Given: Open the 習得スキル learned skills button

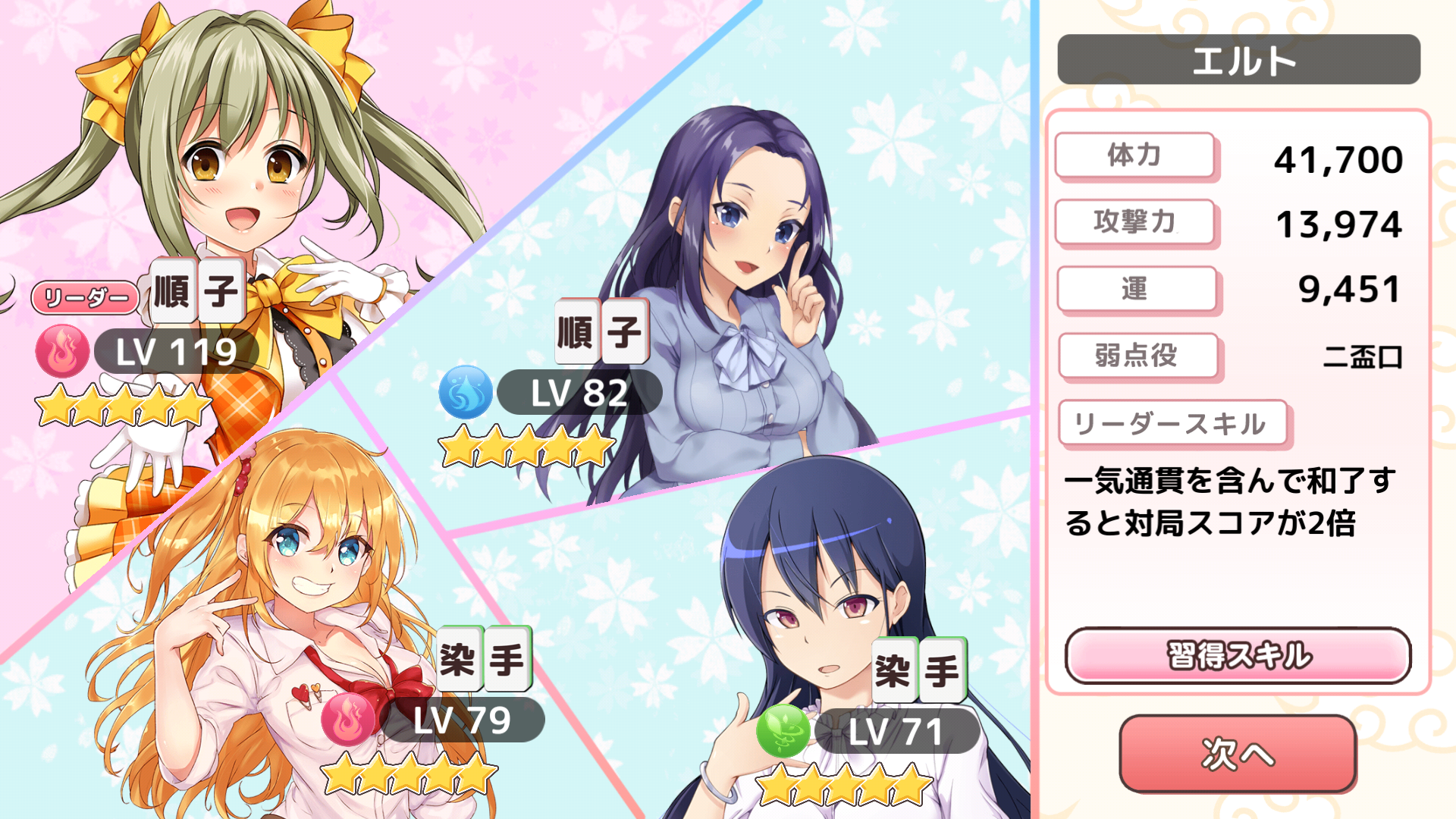Looking at the screenshot, I should 1238,655.
